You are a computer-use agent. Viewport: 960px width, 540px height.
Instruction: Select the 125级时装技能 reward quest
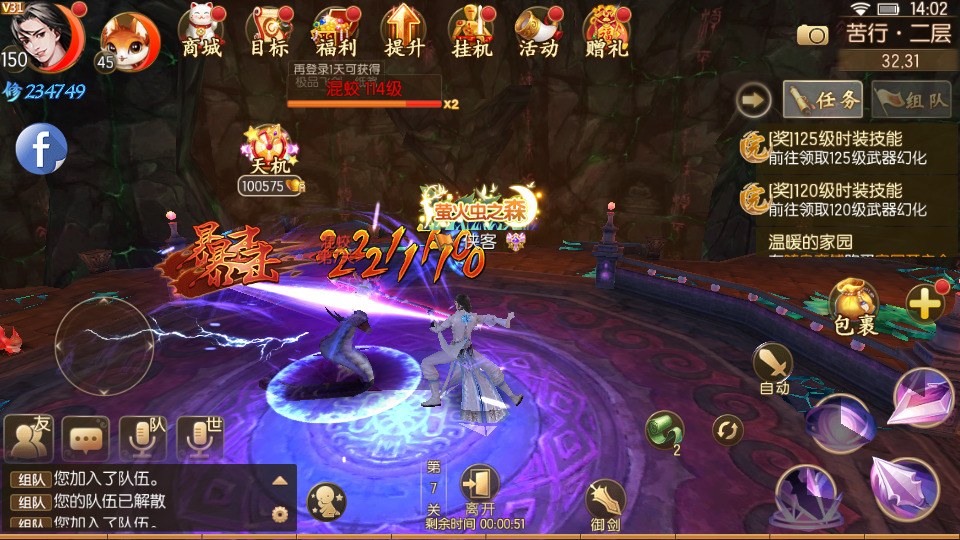(846, 148)
